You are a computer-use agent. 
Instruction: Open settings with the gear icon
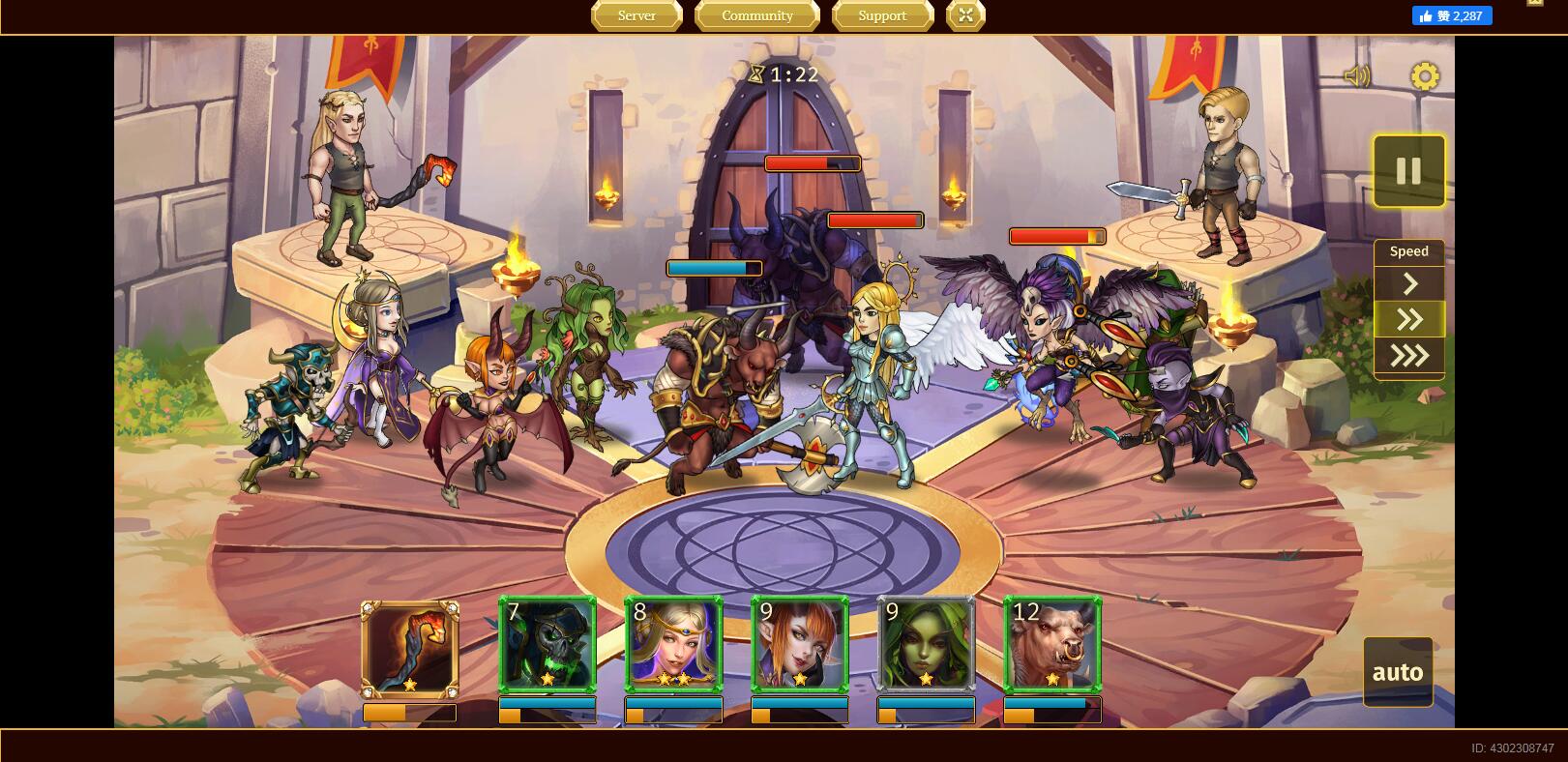click(x=1425, y=76)
